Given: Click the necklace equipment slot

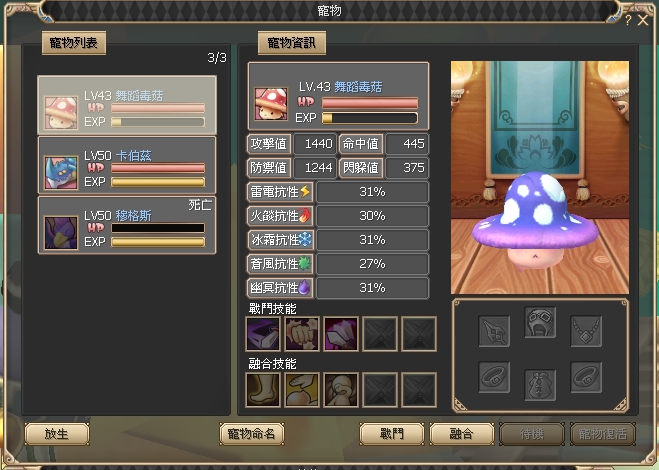Looking at the screenshot, I should 586,330.
